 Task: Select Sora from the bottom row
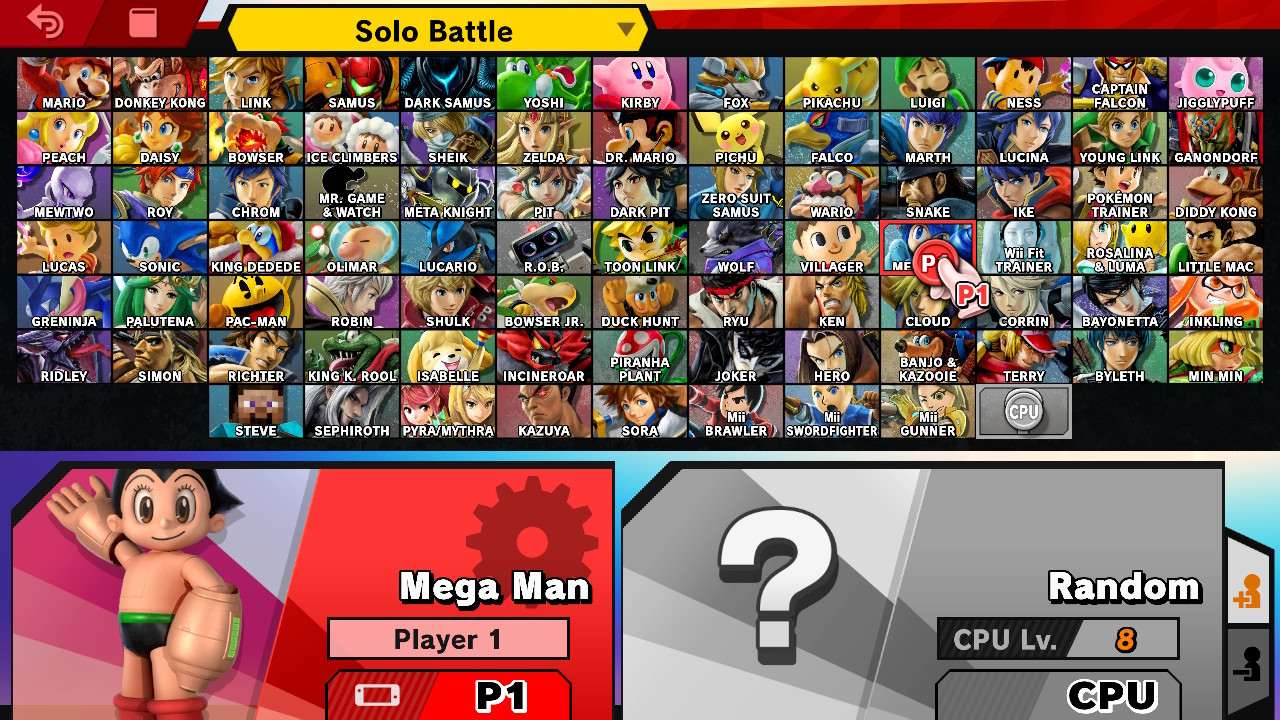(x=639, y=410)
